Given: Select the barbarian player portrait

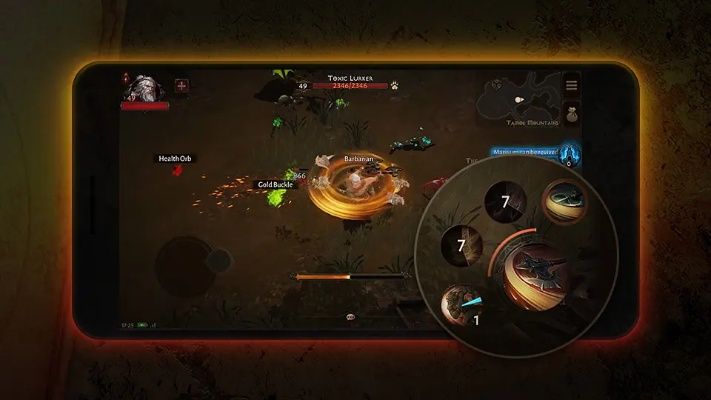Looking at the screenshot, I should pyautogui.click(x=144, y=89).
